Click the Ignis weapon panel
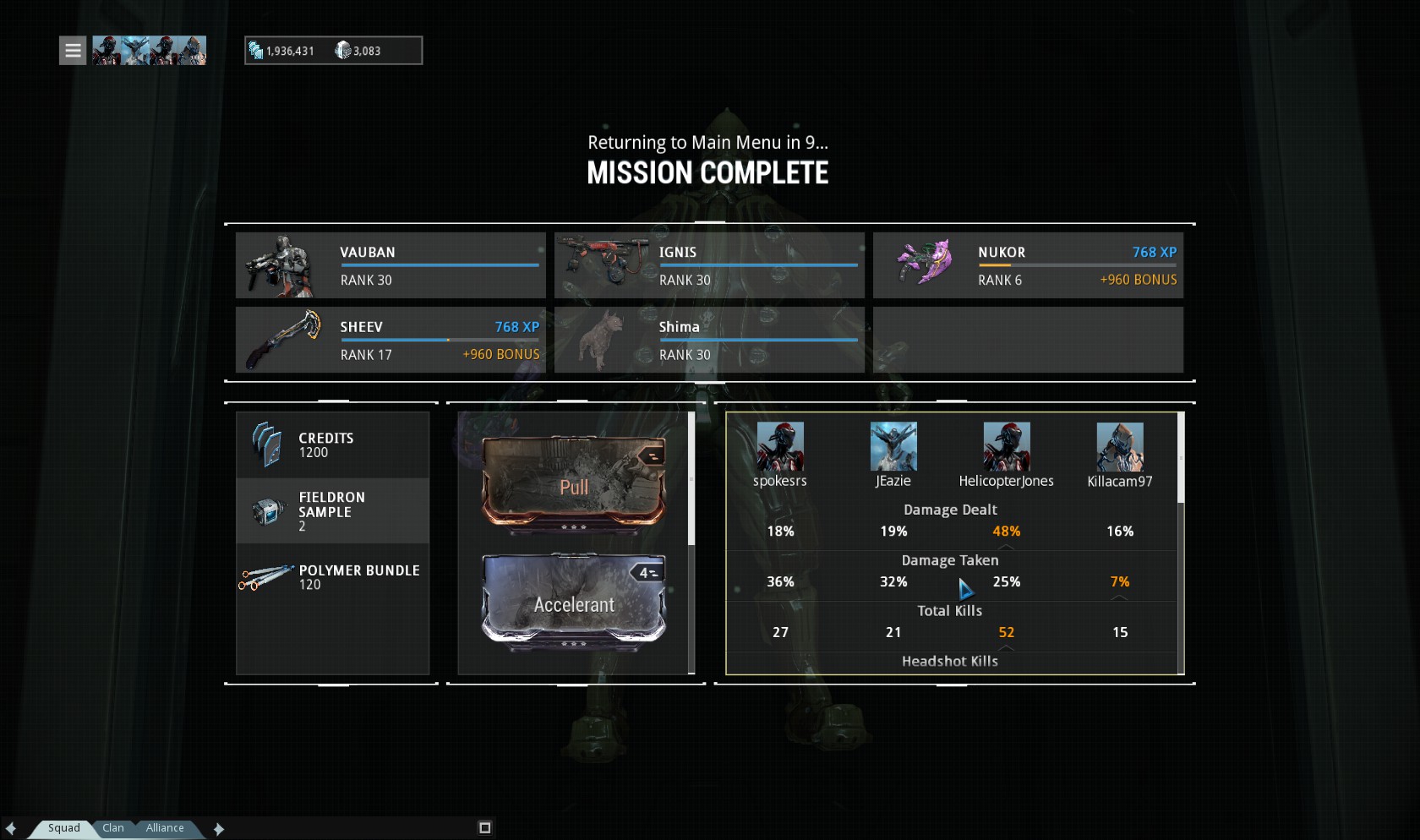The width and height of the screenshot is (1420, 840). pyautogui.click(x=709, y=265)
